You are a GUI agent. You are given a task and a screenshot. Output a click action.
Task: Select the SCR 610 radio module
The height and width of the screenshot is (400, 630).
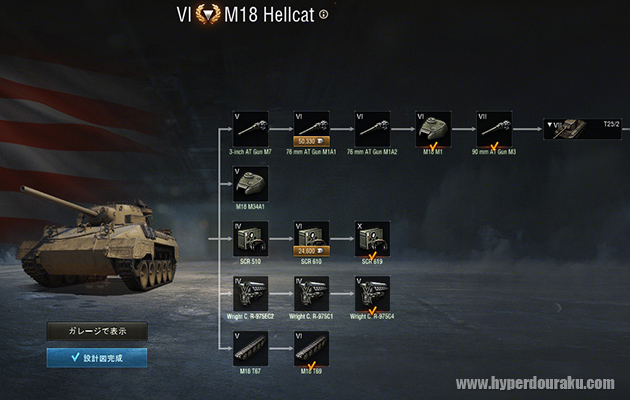(311, 238)
